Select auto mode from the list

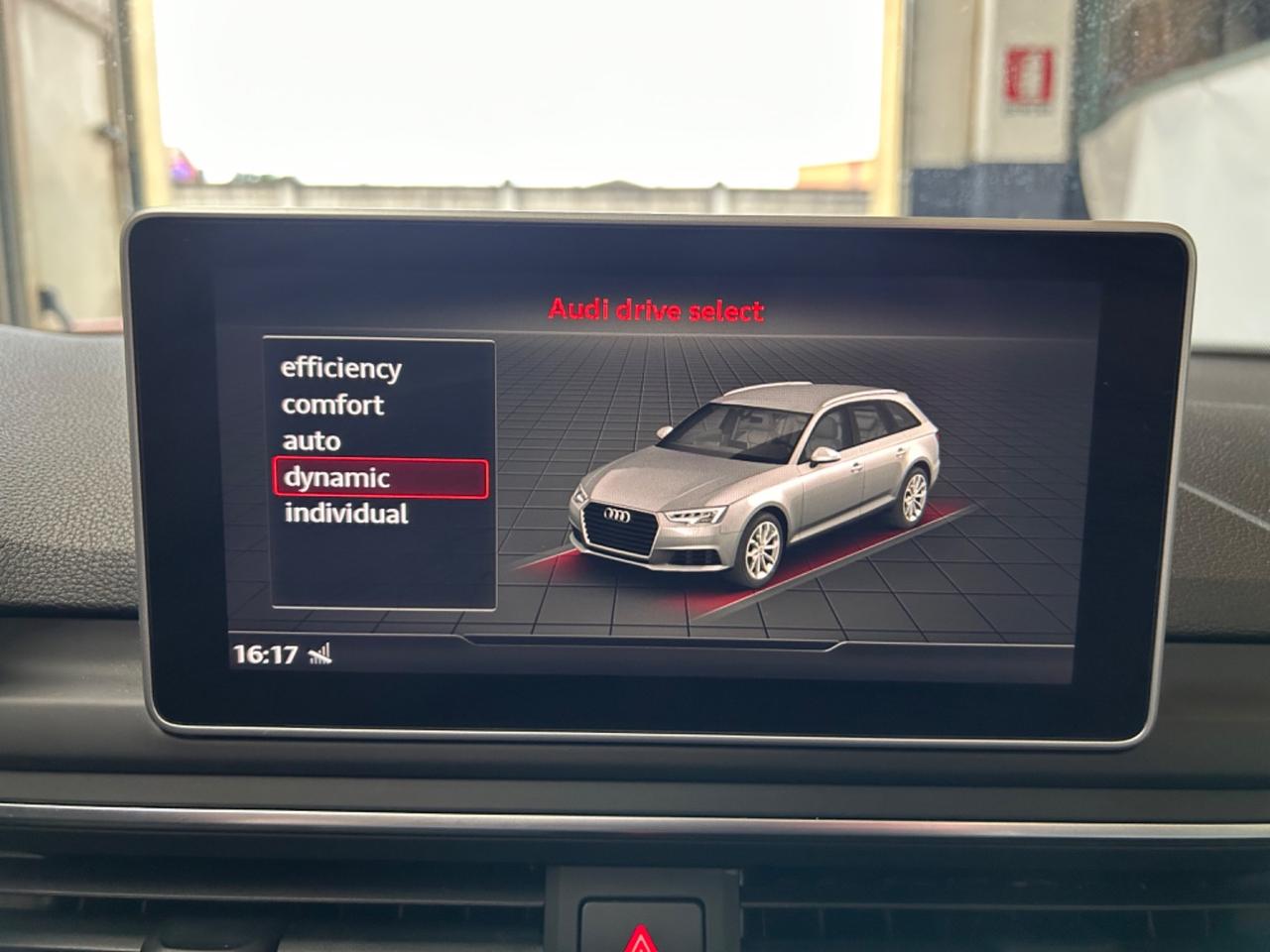tap(313, 440)
